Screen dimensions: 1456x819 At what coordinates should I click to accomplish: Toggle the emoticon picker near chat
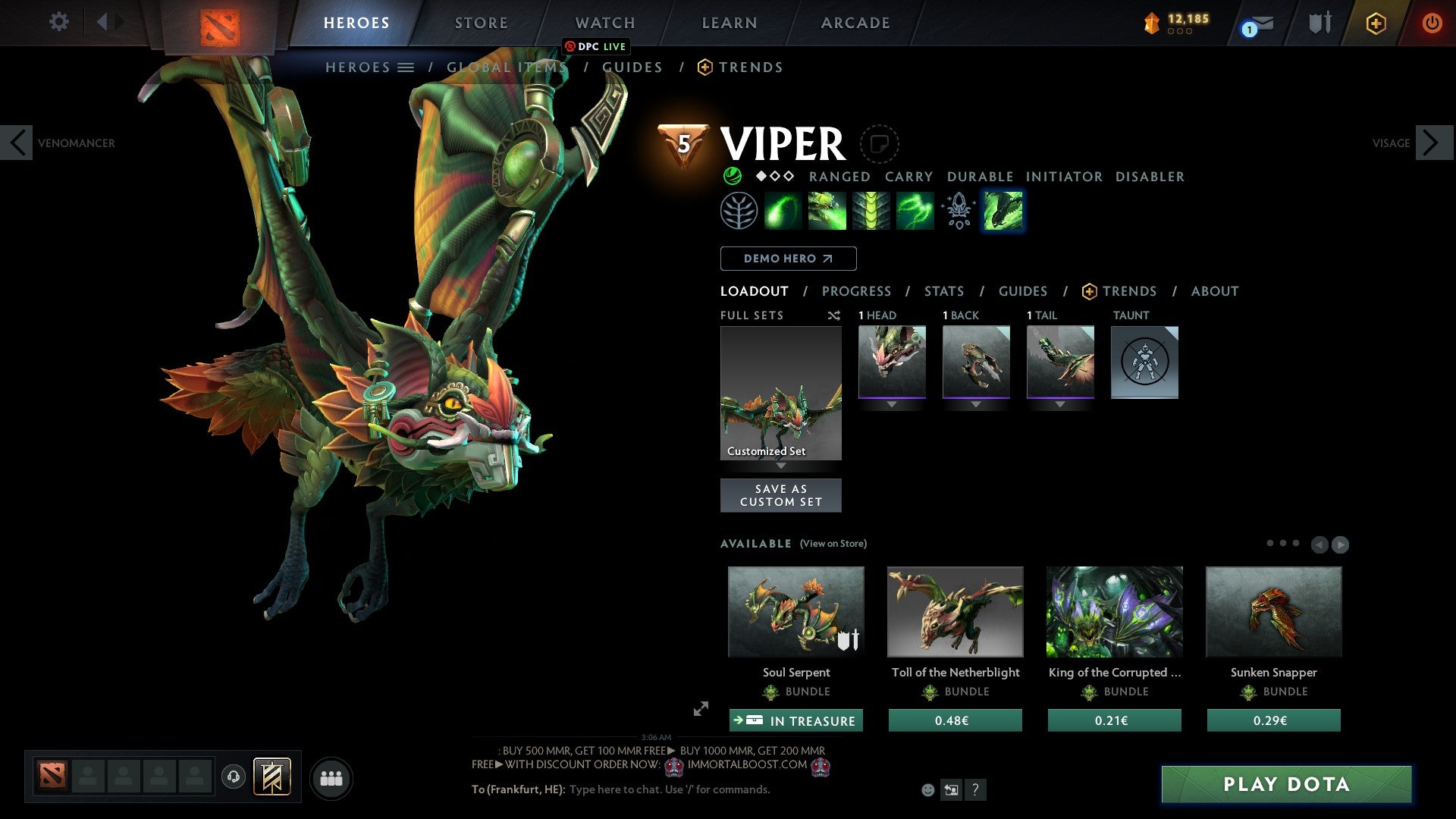[927, 789]
